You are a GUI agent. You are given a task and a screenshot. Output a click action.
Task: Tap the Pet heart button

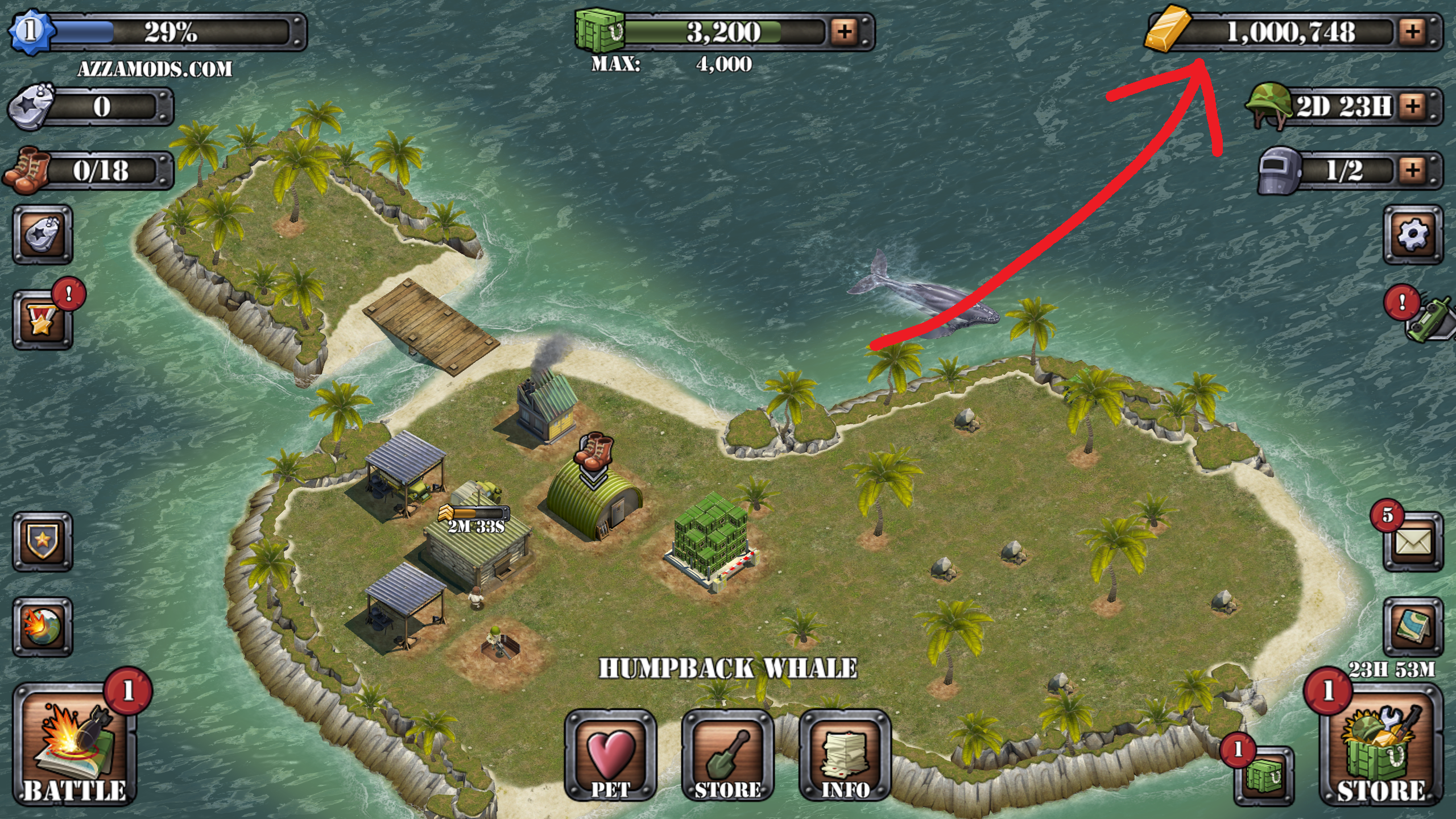pos(610,755)
